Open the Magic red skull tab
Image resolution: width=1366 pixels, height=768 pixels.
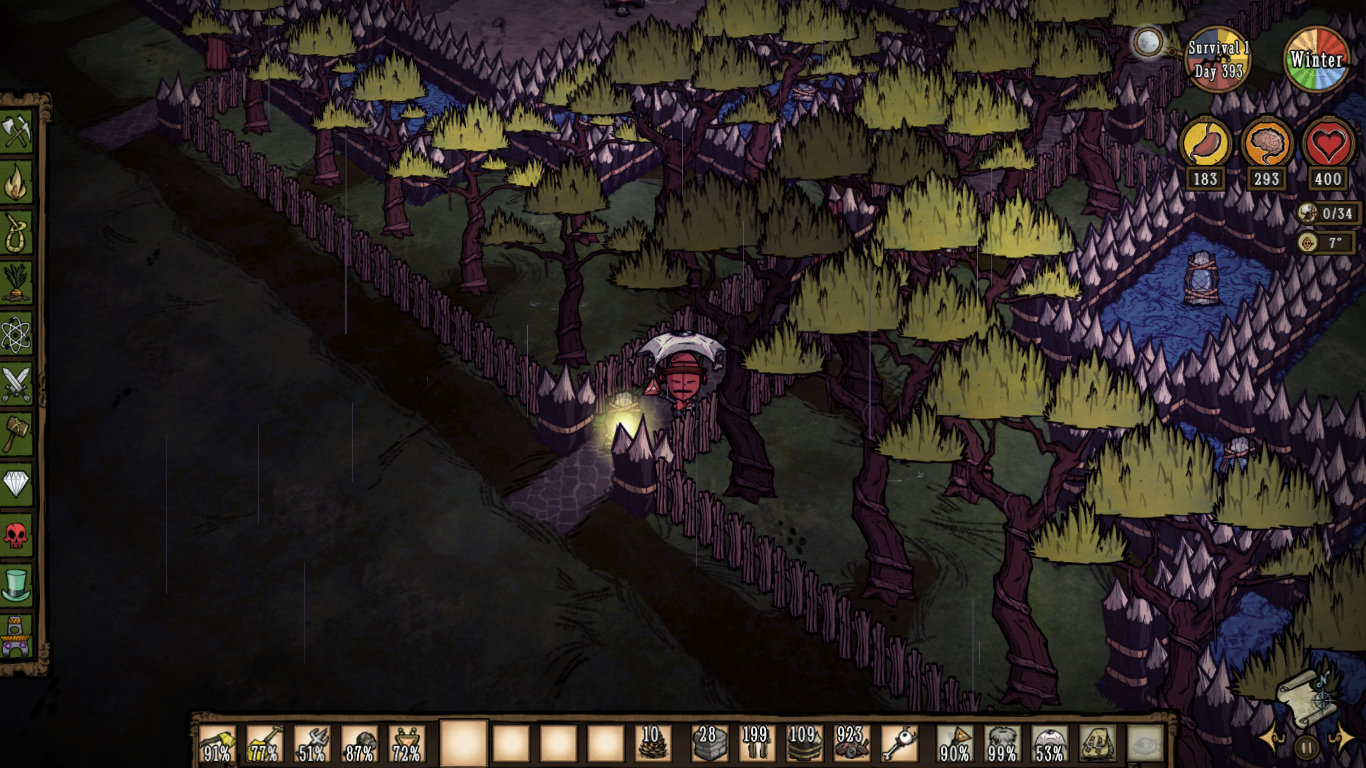tap(16, 535)
